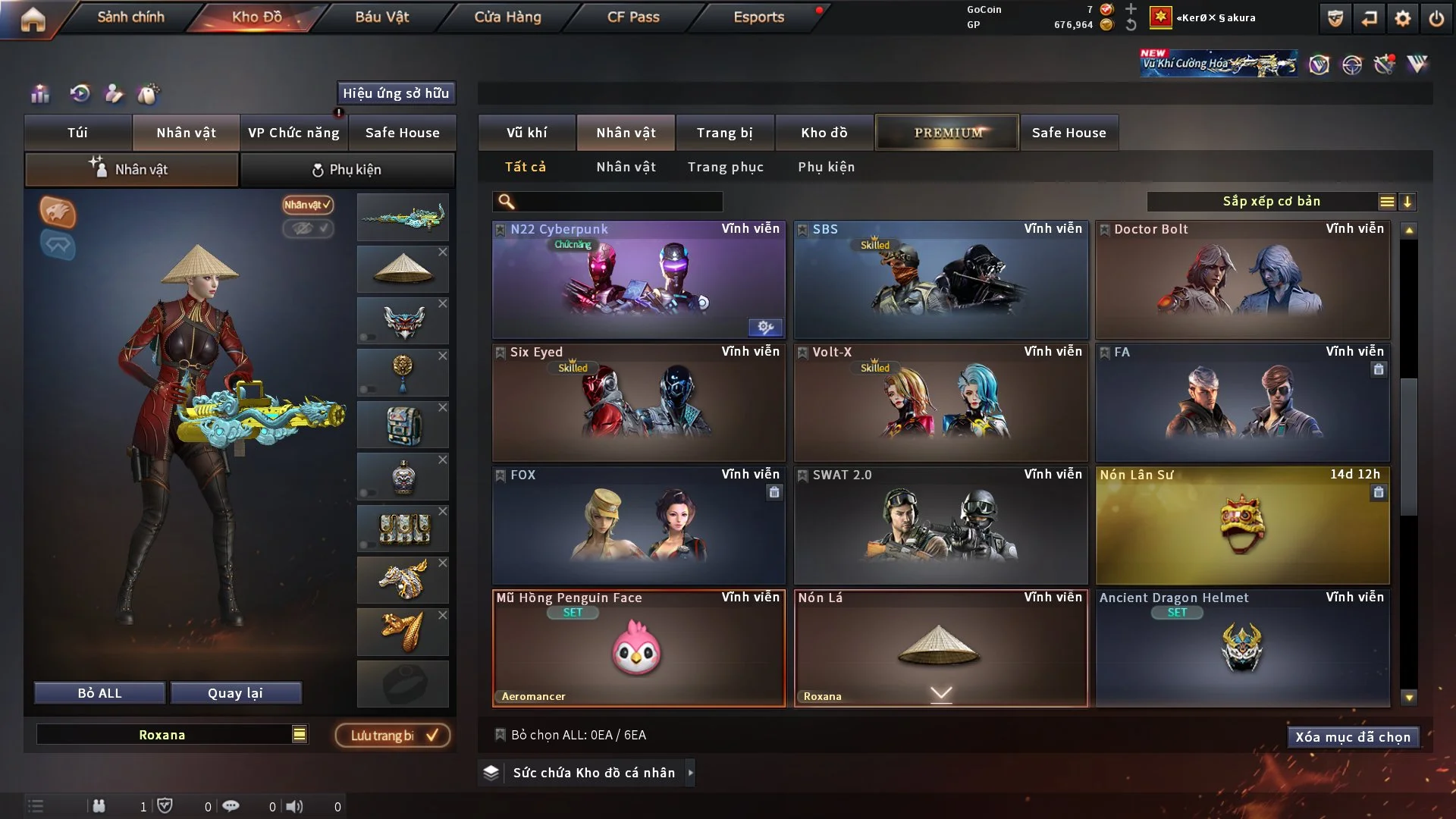Click the chat bubble icon in bottom status bar

pos(231,806)
